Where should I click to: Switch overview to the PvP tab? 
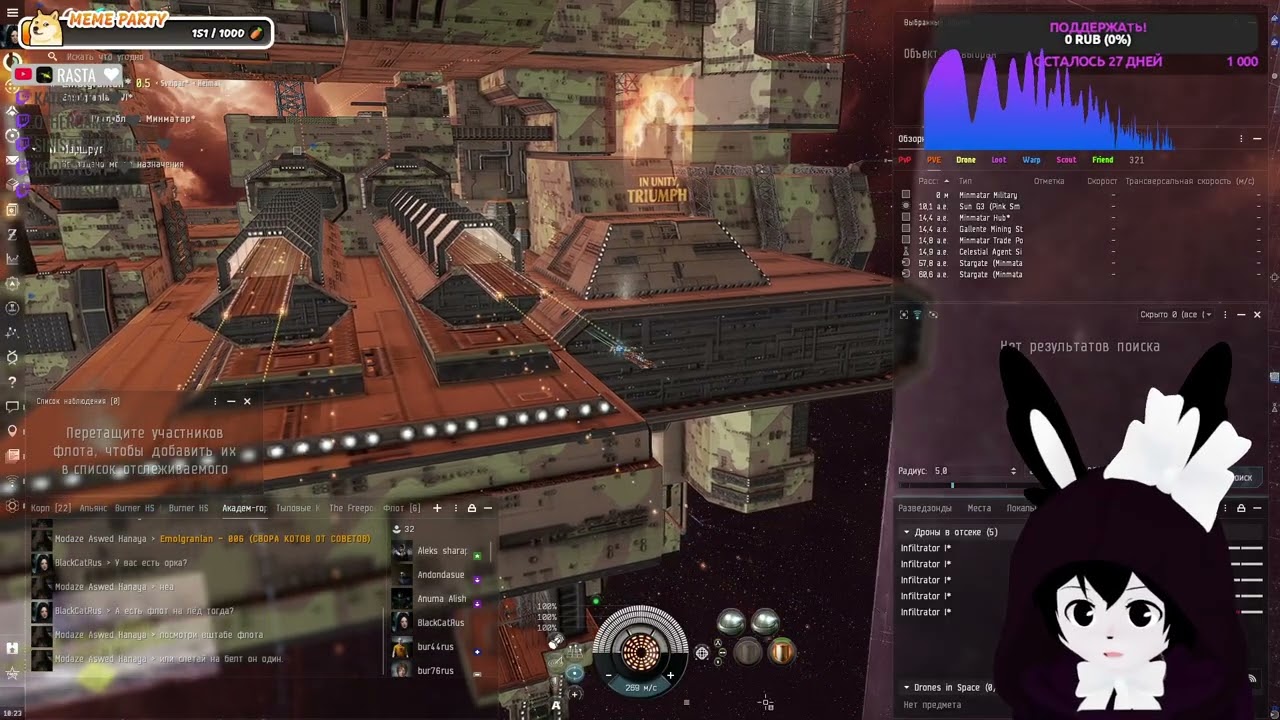point(904,160)
